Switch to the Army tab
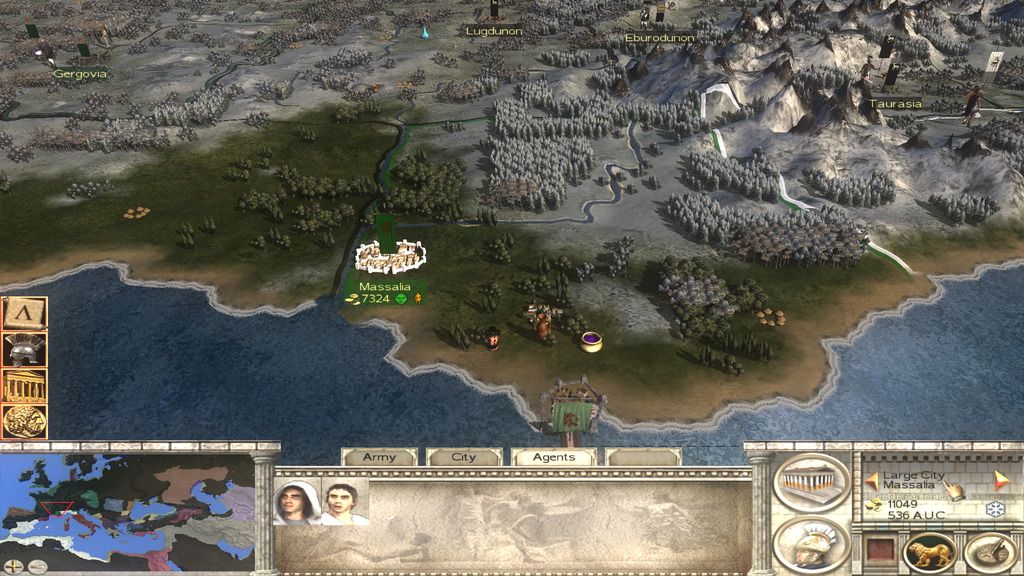This screenshot has width=1024, height=576. pyautogui.click(x=379, y=457)
